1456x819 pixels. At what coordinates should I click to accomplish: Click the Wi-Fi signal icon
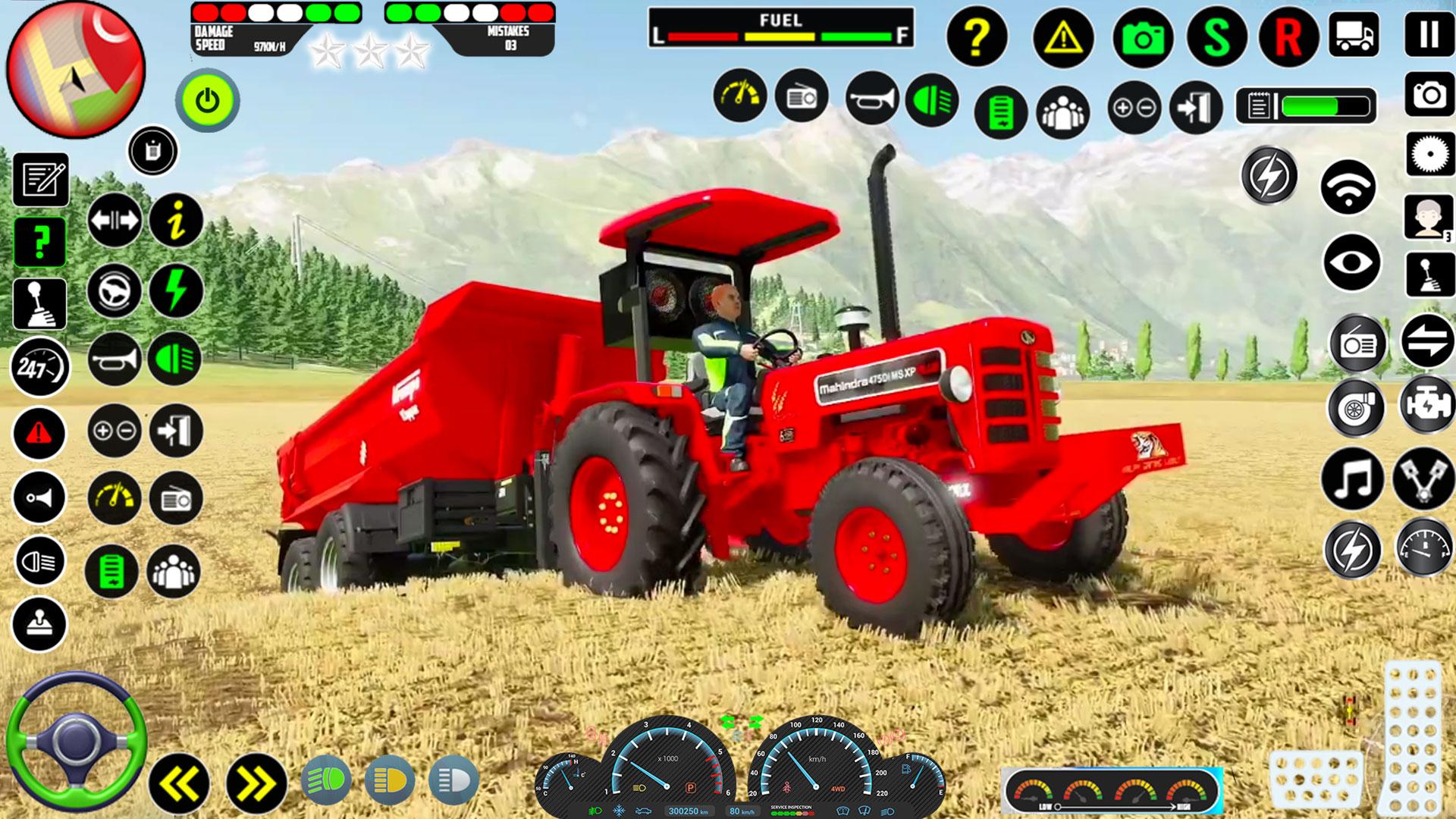1348,187
